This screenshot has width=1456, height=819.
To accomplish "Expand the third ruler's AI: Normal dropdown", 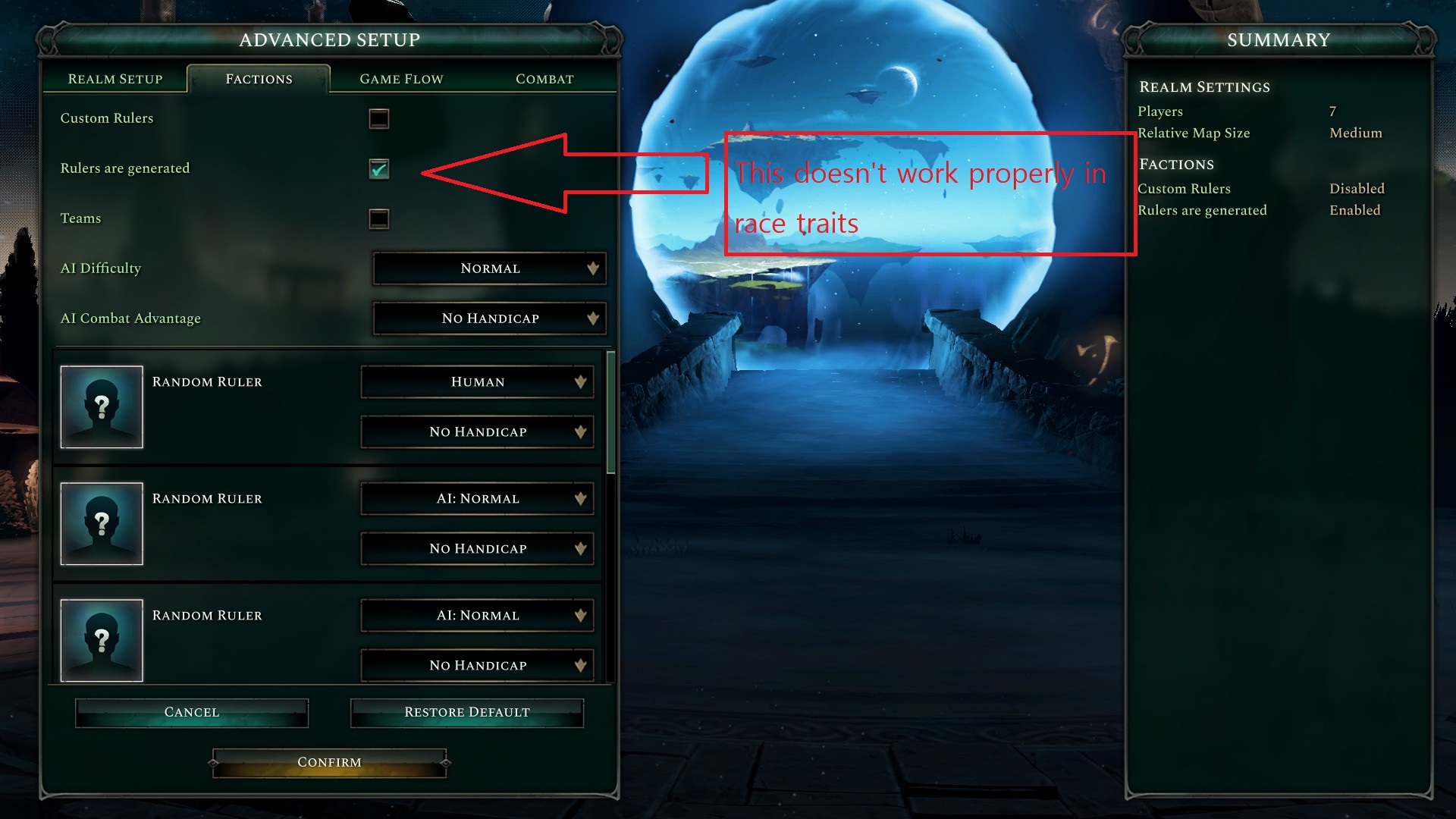I will [476, 615].
